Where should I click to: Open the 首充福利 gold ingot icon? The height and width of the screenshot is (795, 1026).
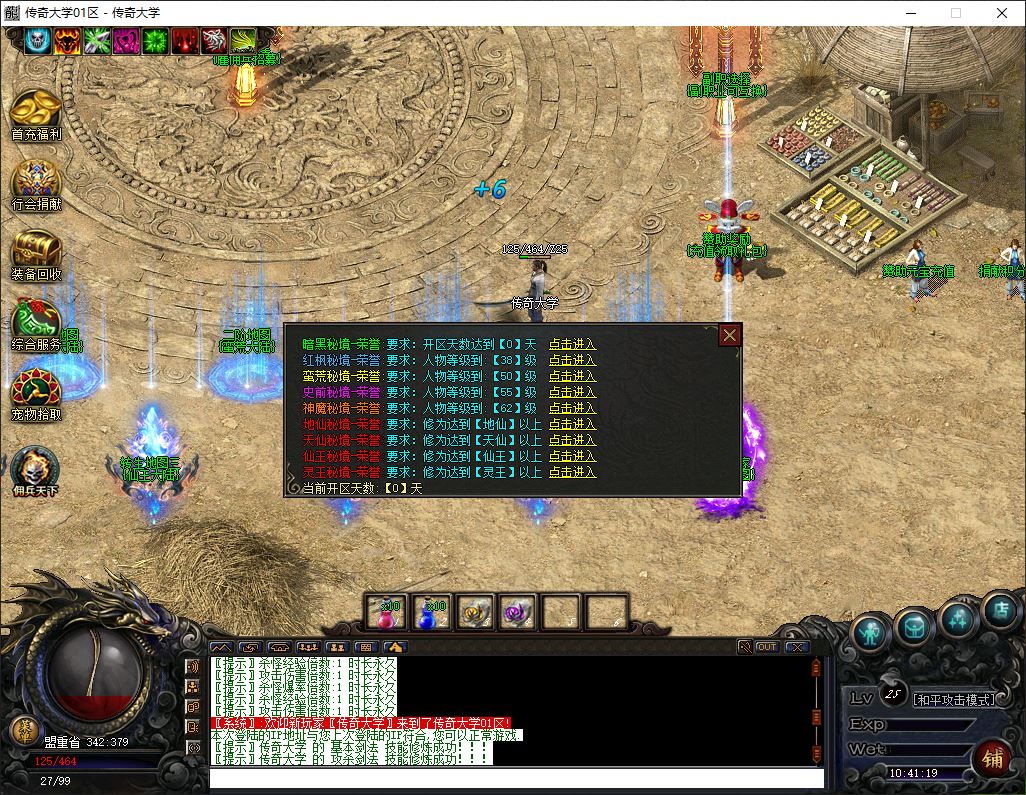[36, 110]
